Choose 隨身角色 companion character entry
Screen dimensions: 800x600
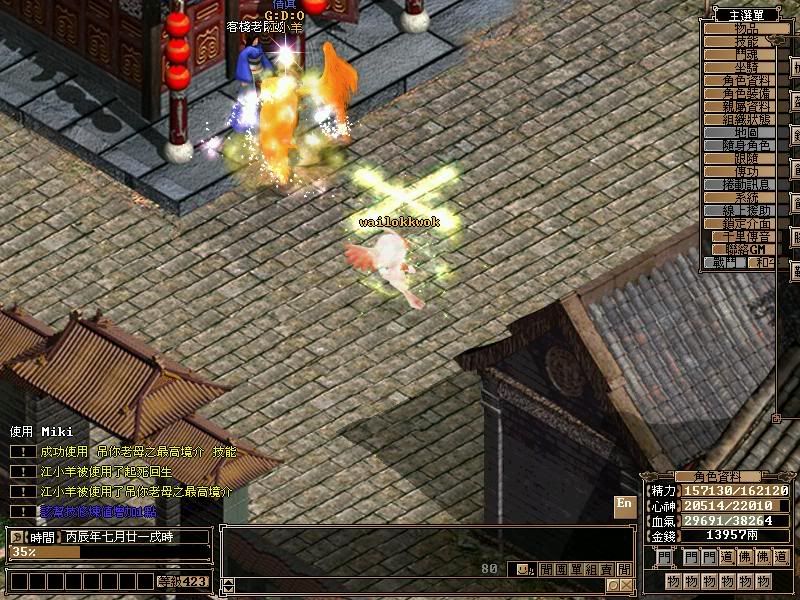738,145
